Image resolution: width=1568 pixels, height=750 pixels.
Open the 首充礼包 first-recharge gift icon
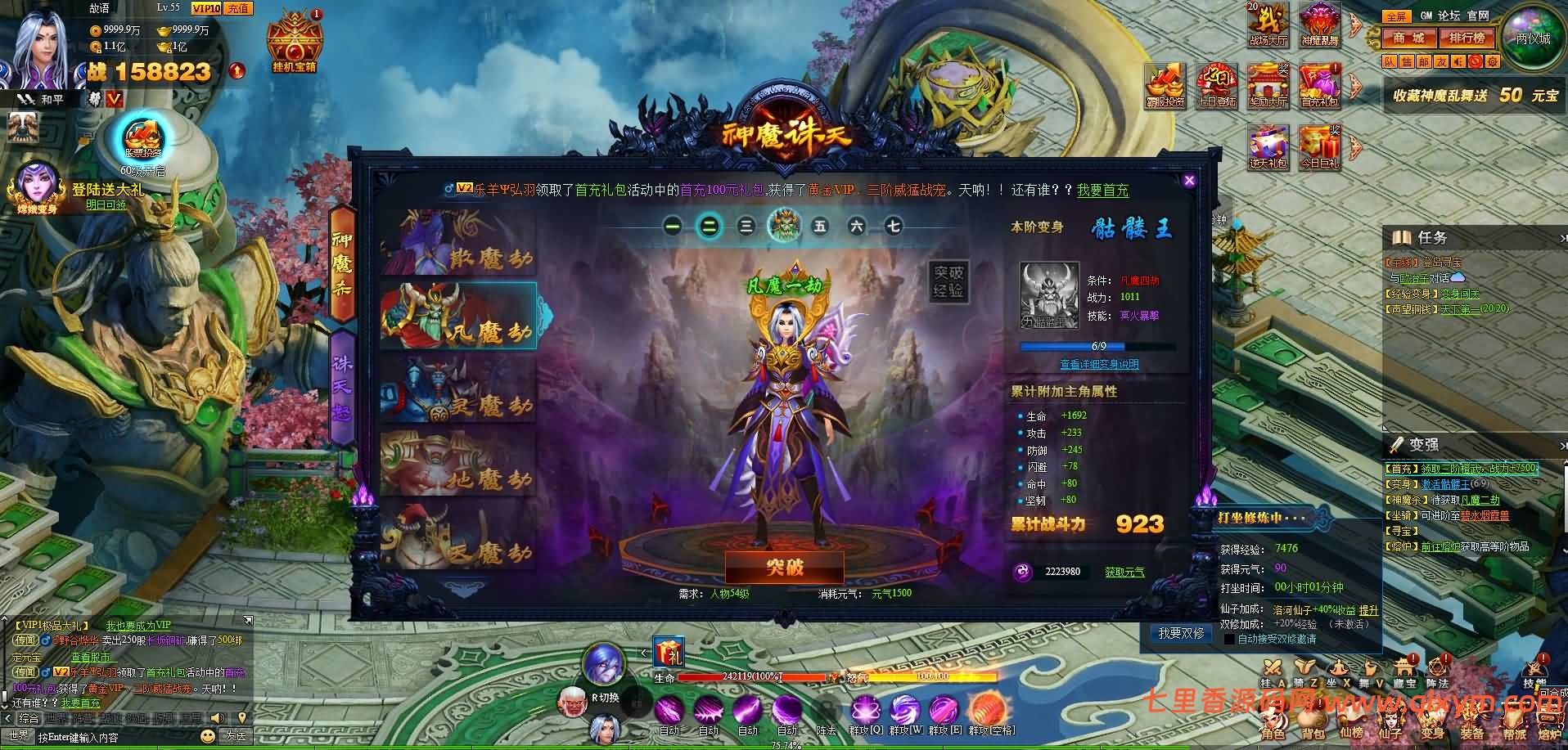(1321, 84)
